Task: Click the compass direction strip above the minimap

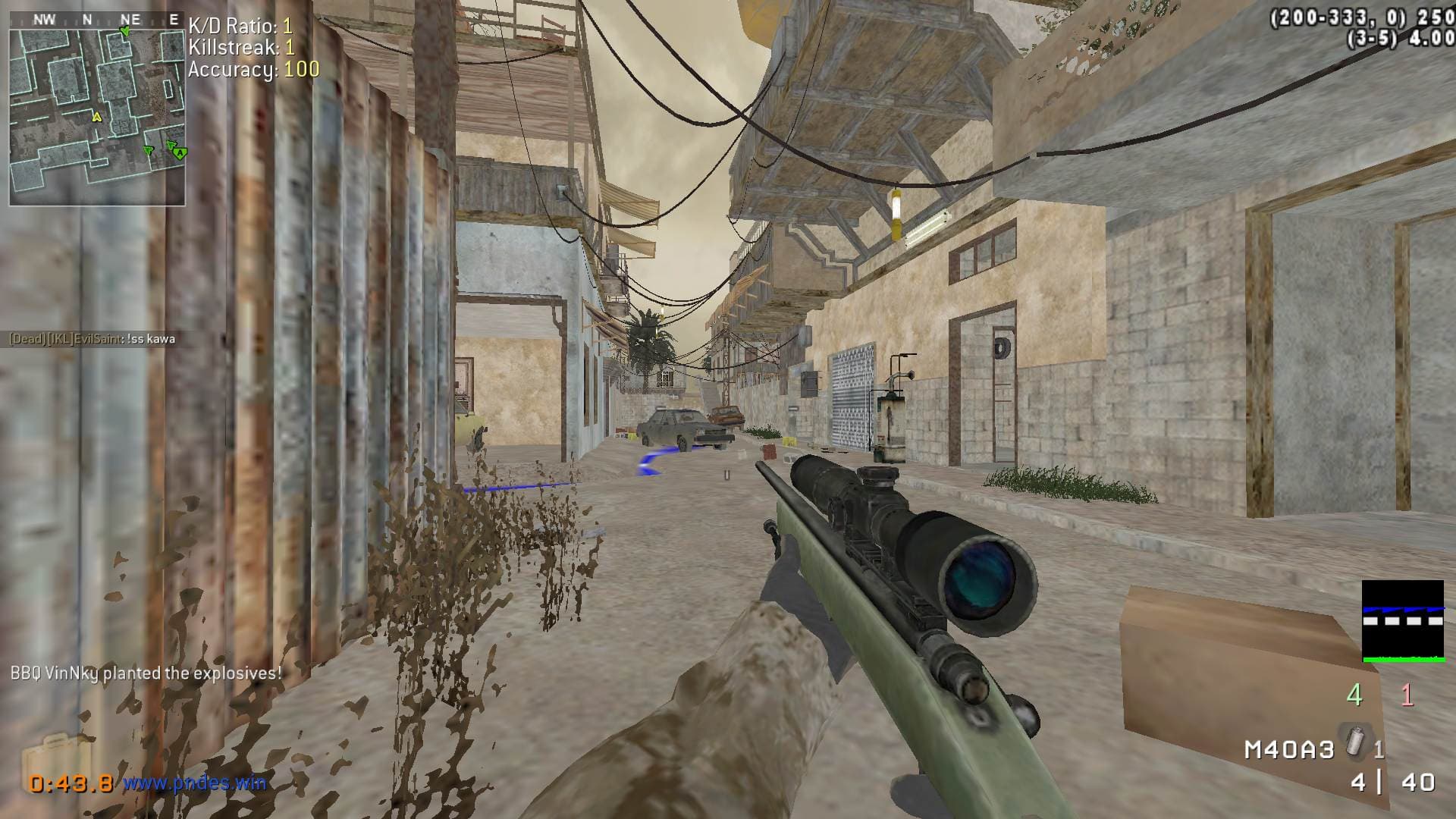Action: pyautogui.click(x=97, y=20)
